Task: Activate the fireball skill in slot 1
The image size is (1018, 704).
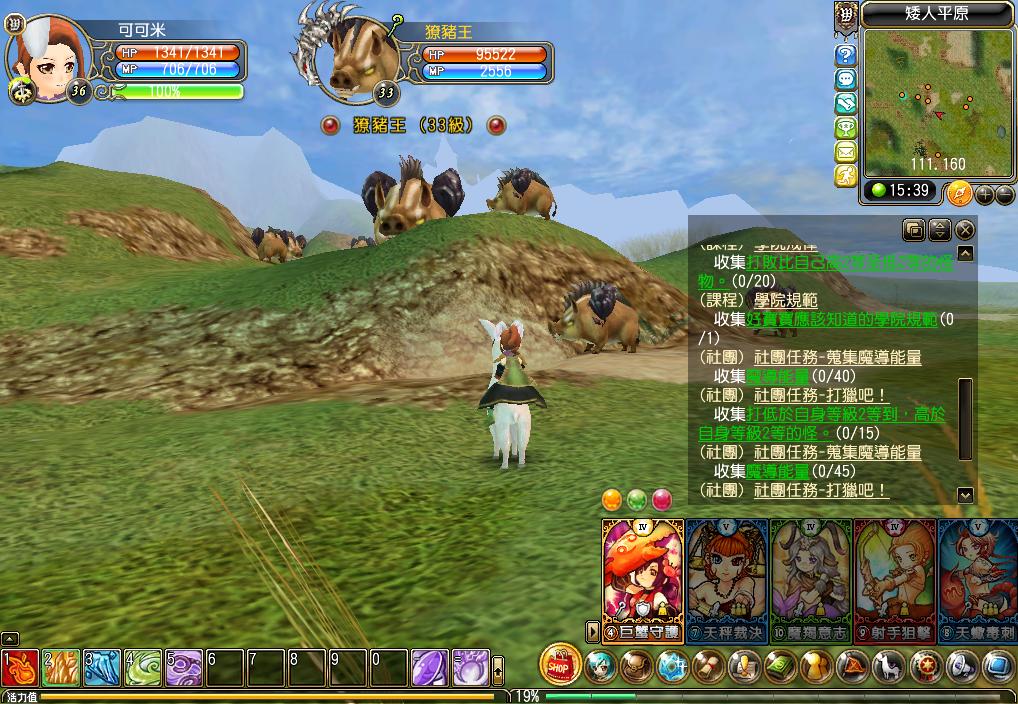Action: click(20, 667)
